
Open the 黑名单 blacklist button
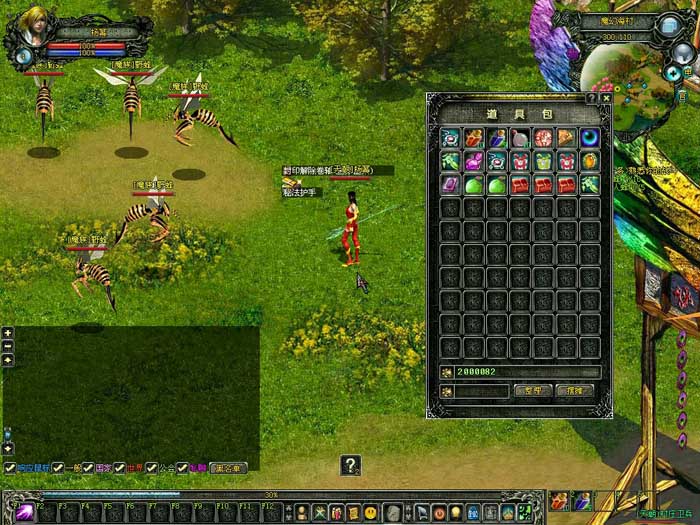pyautogui.click(x=228, y=467)
